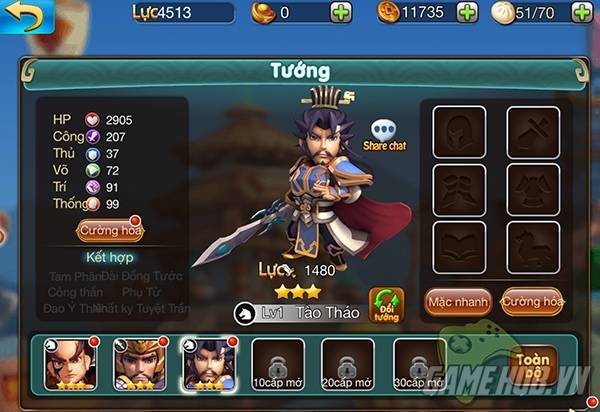The height and width of the screenshot is (412, 600).
Task: Open the Share chat bubble
Action: (385, 135)
